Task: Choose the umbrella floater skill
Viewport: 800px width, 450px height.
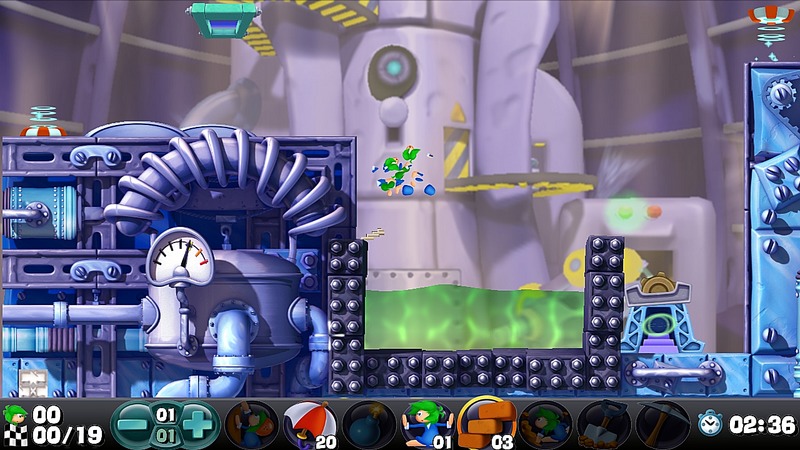Action: pos(308,424)
